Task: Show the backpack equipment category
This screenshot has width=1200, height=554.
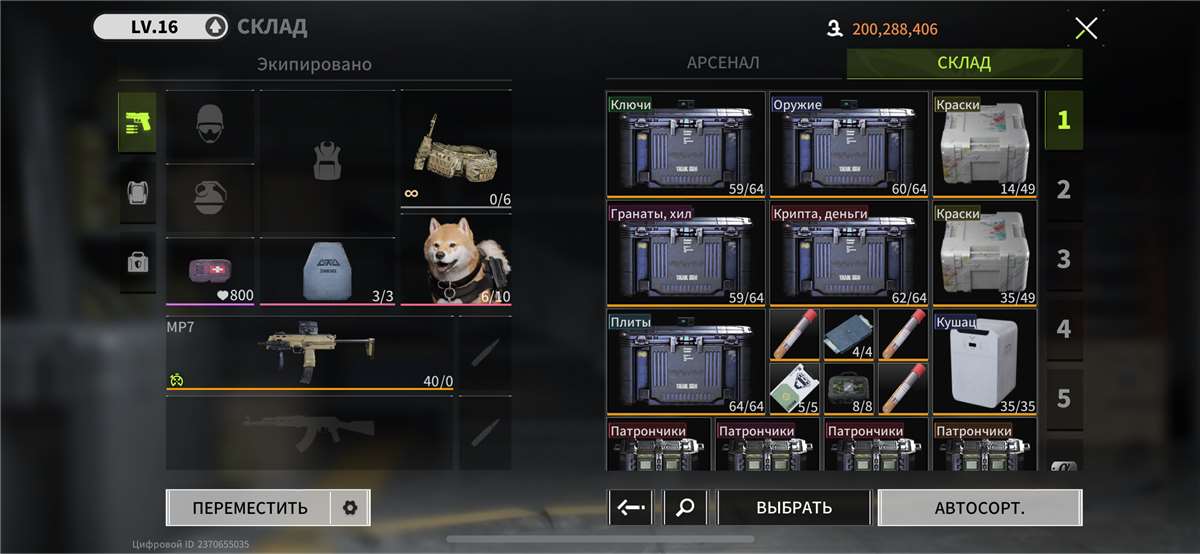Action: coord(137,192)
